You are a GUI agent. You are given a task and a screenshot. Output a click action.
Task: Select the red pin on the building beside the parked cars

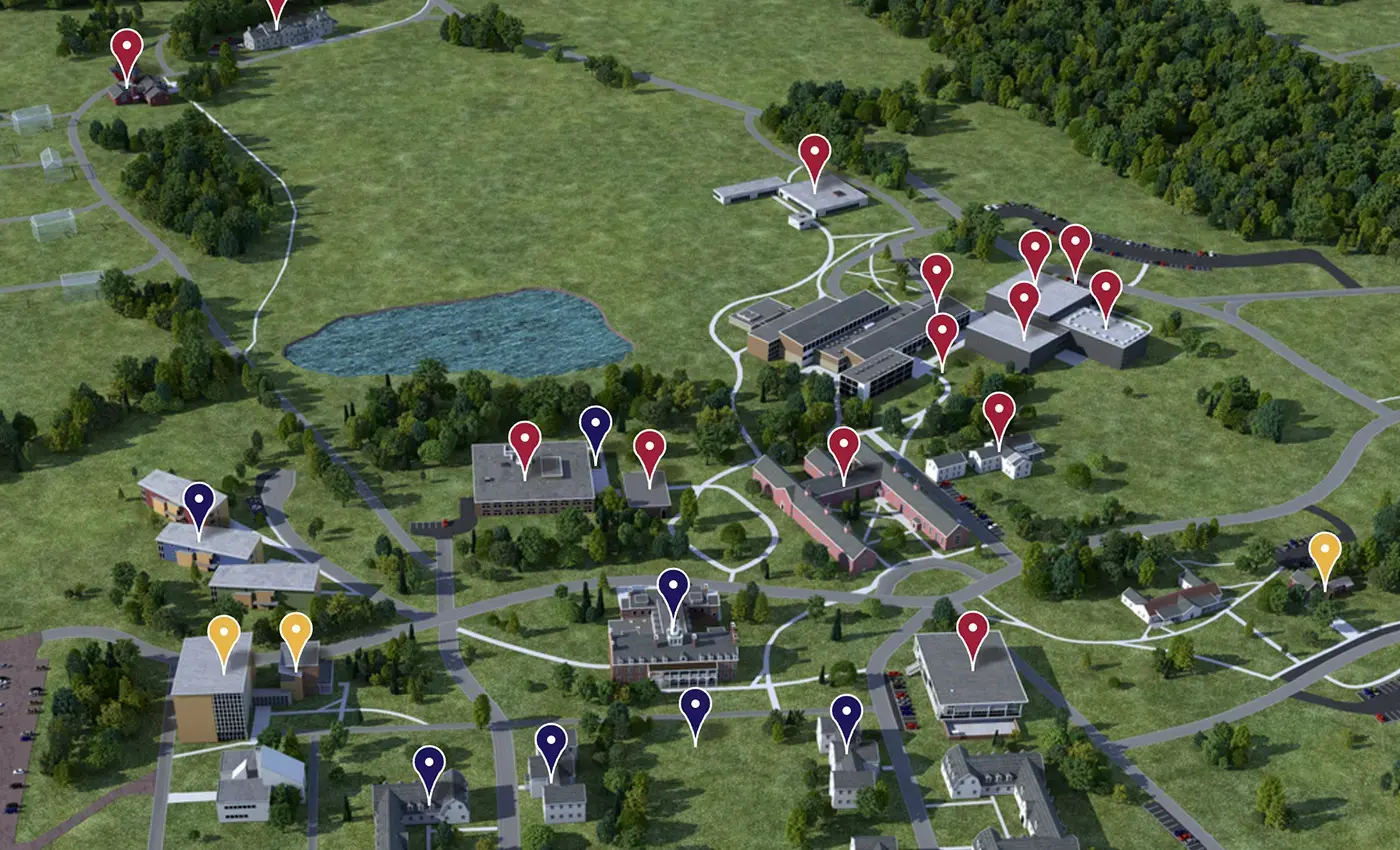[x=972, y=632]
